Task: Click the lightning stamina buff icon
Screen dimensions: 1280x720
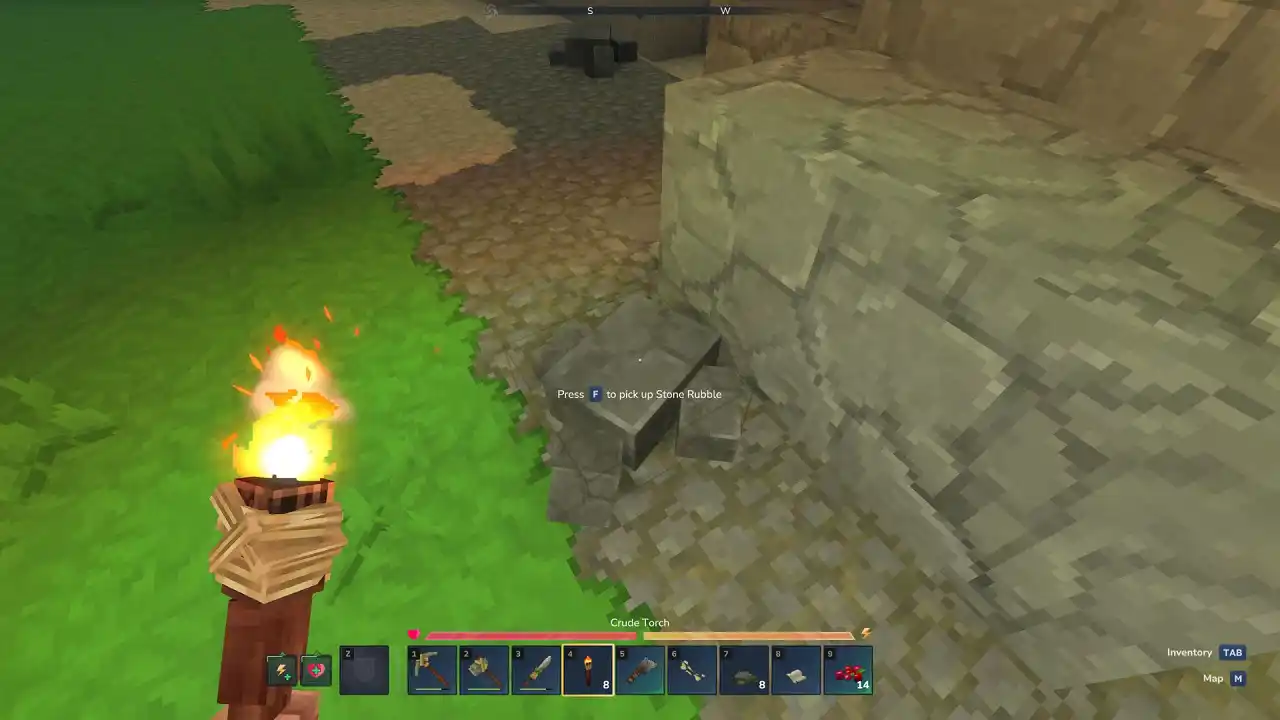Action: tap(283, 670)
